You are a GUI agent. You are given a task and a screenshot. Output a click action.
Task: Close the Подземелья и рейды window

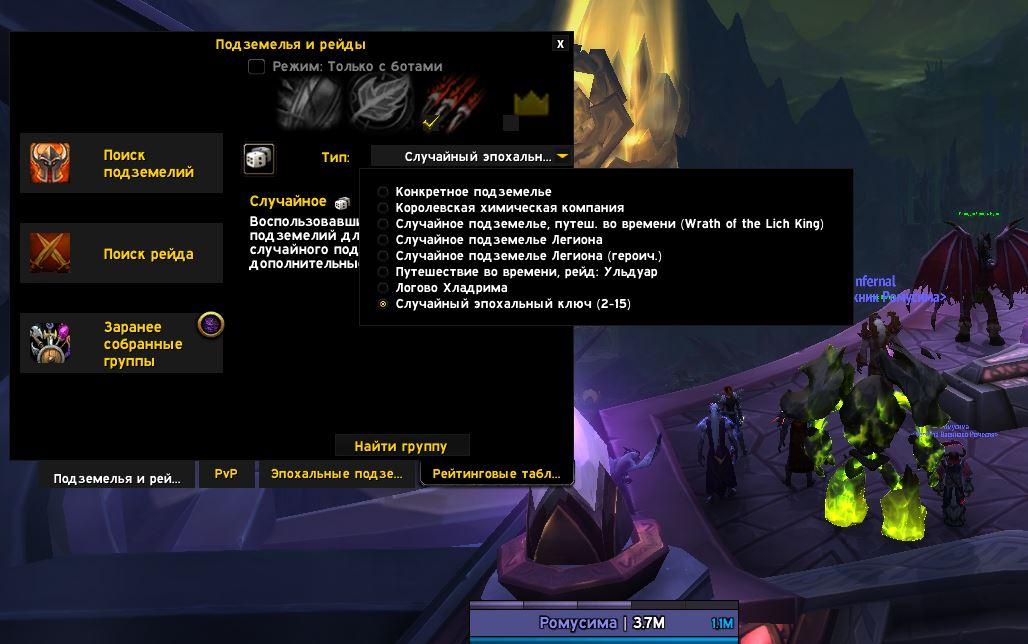560,44
